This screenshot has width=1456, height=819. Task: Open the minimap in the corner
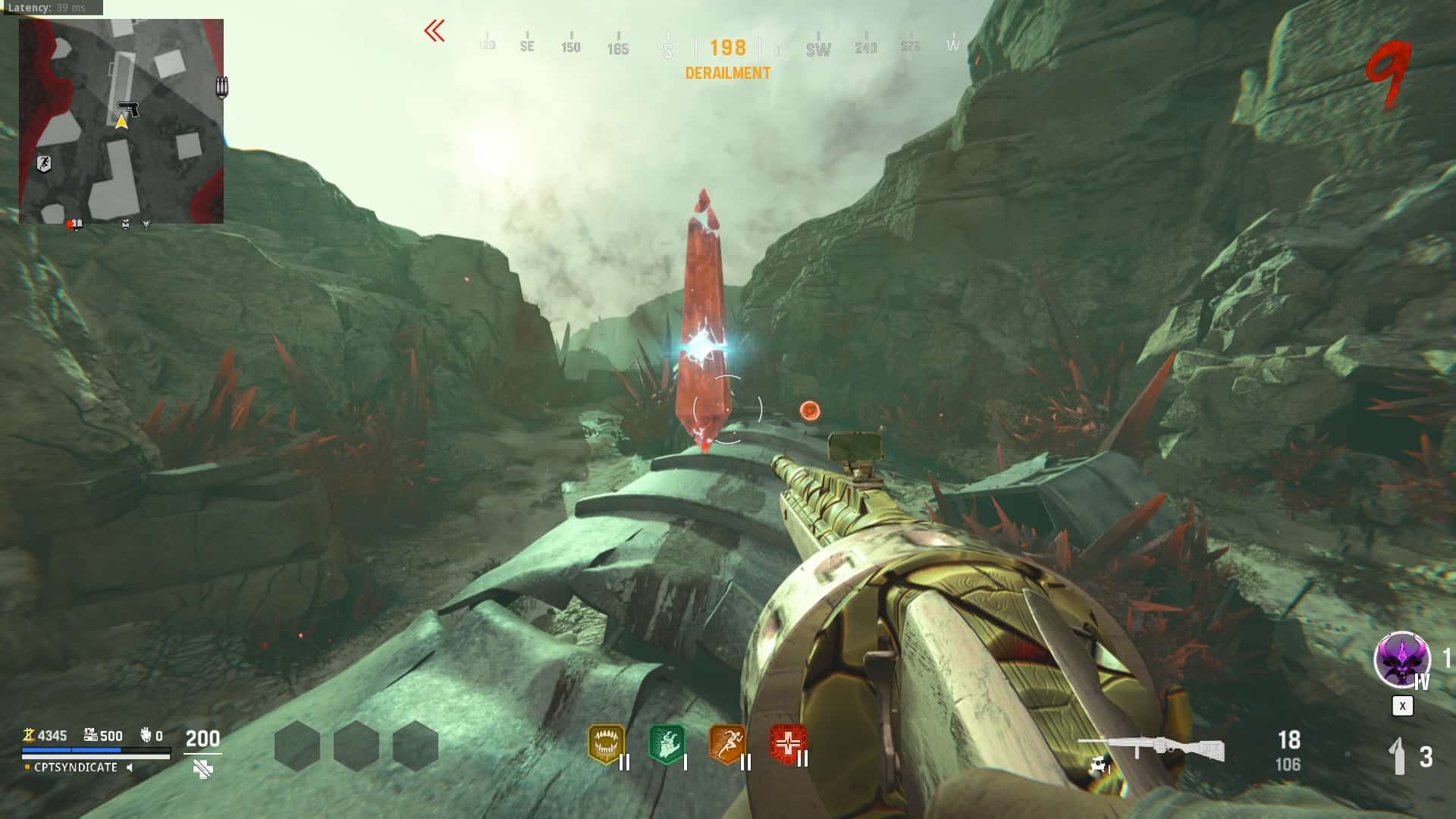tap(121, 121)
